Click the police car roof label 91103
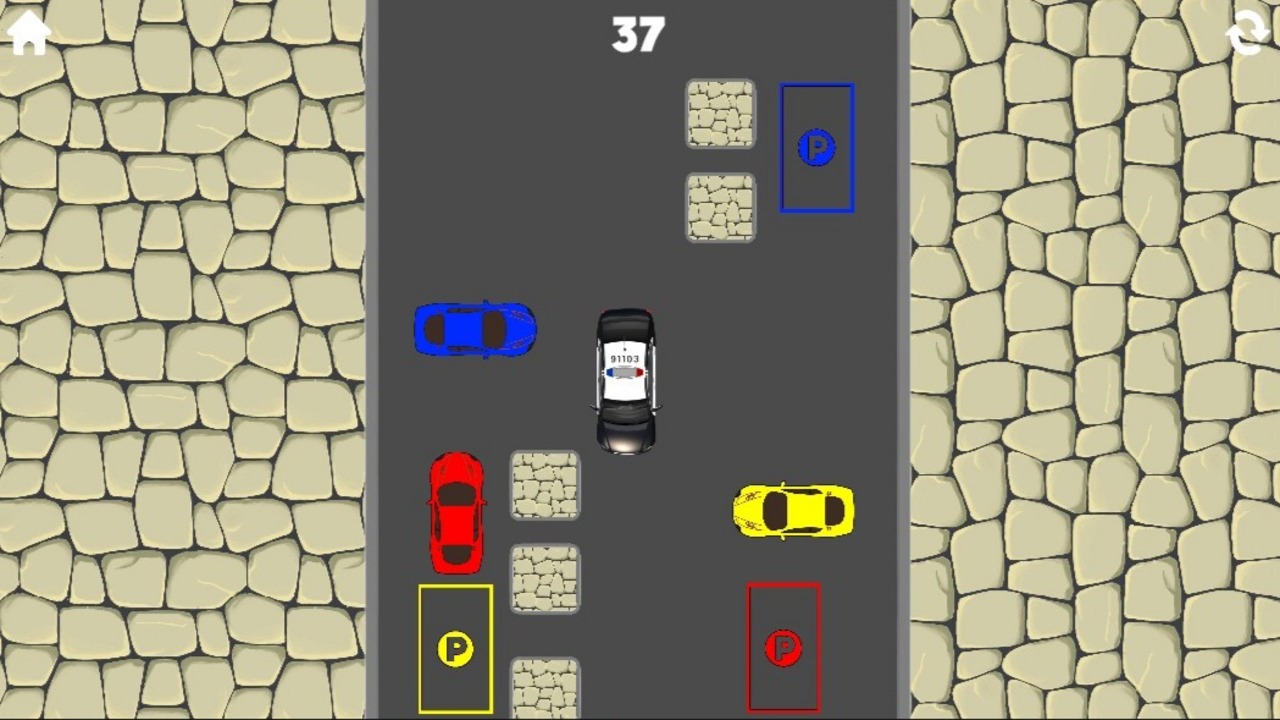The image size is (1280, 720). point(625,356)
